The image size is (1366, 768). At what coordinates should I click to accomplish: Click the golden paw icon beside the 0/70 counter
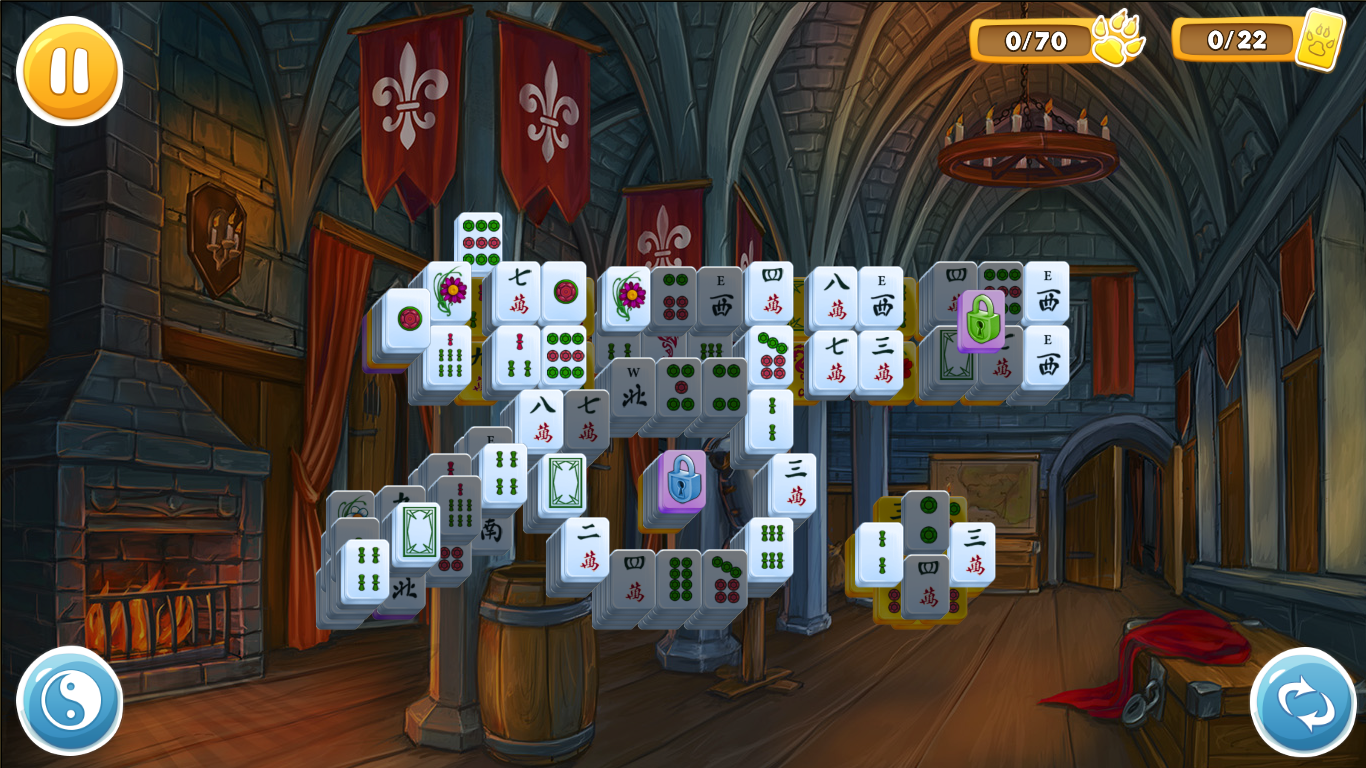1118,40
